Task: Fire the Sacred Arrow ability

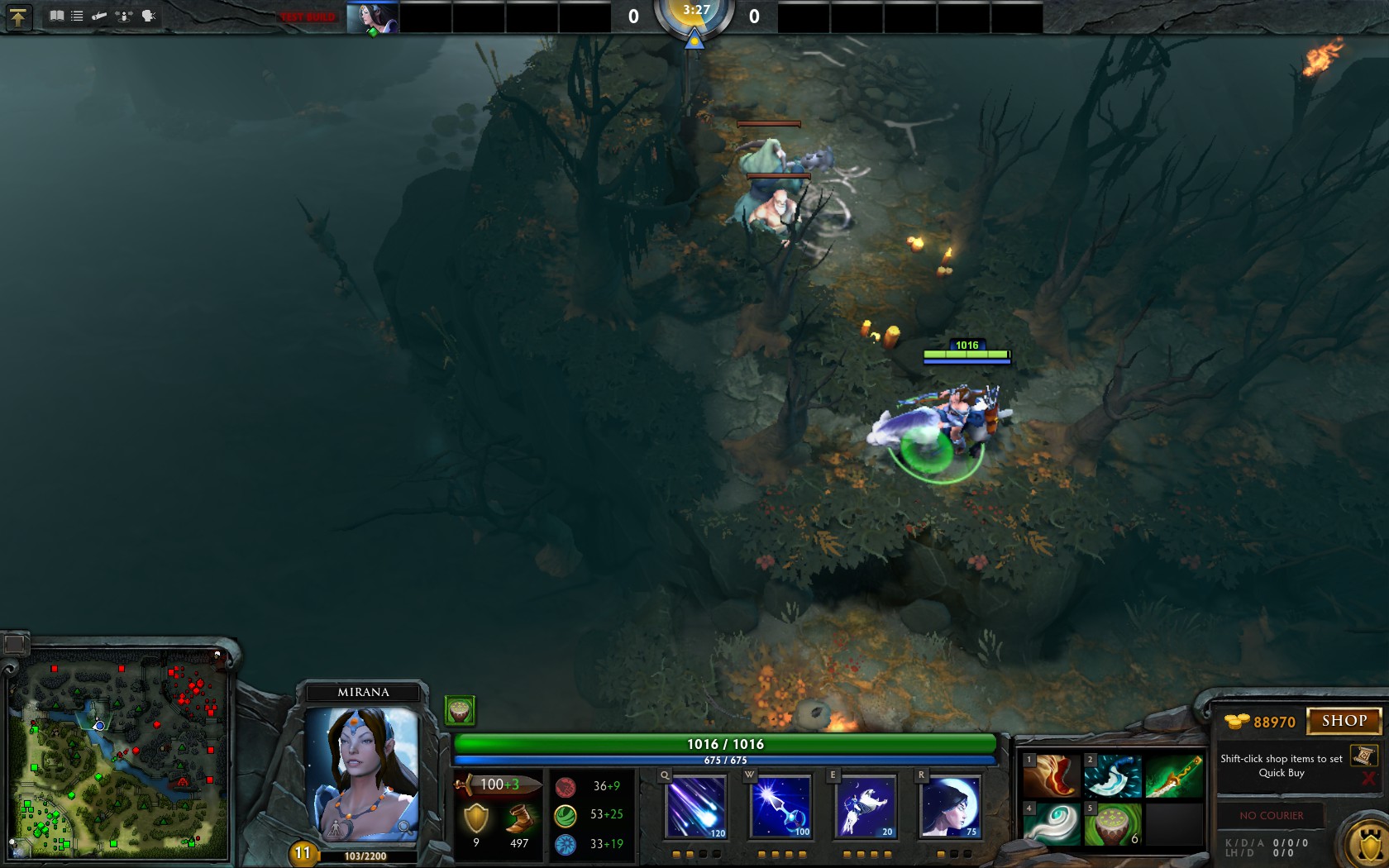Action: click(780, 806)
